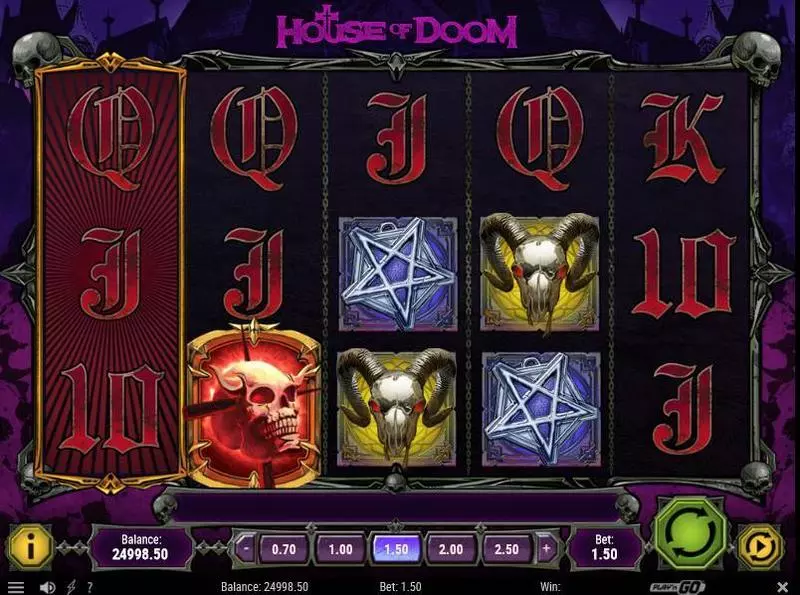Open the hamburger menu in the bottom bar
Viewport: 800px width, 595px height.
click(15, 587)
